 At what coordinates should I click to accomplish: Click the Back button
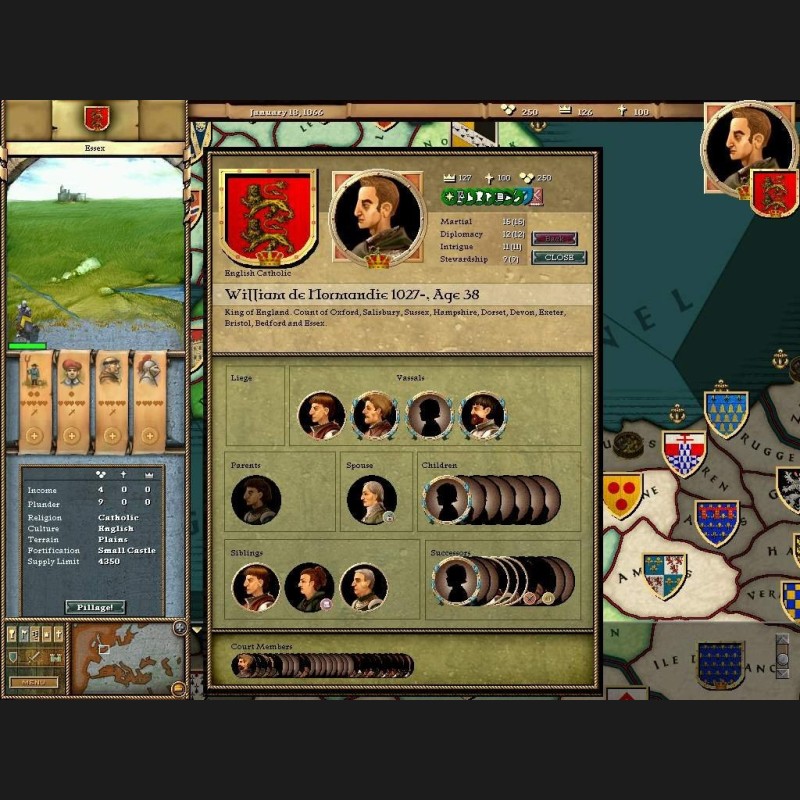pos(554,238)
